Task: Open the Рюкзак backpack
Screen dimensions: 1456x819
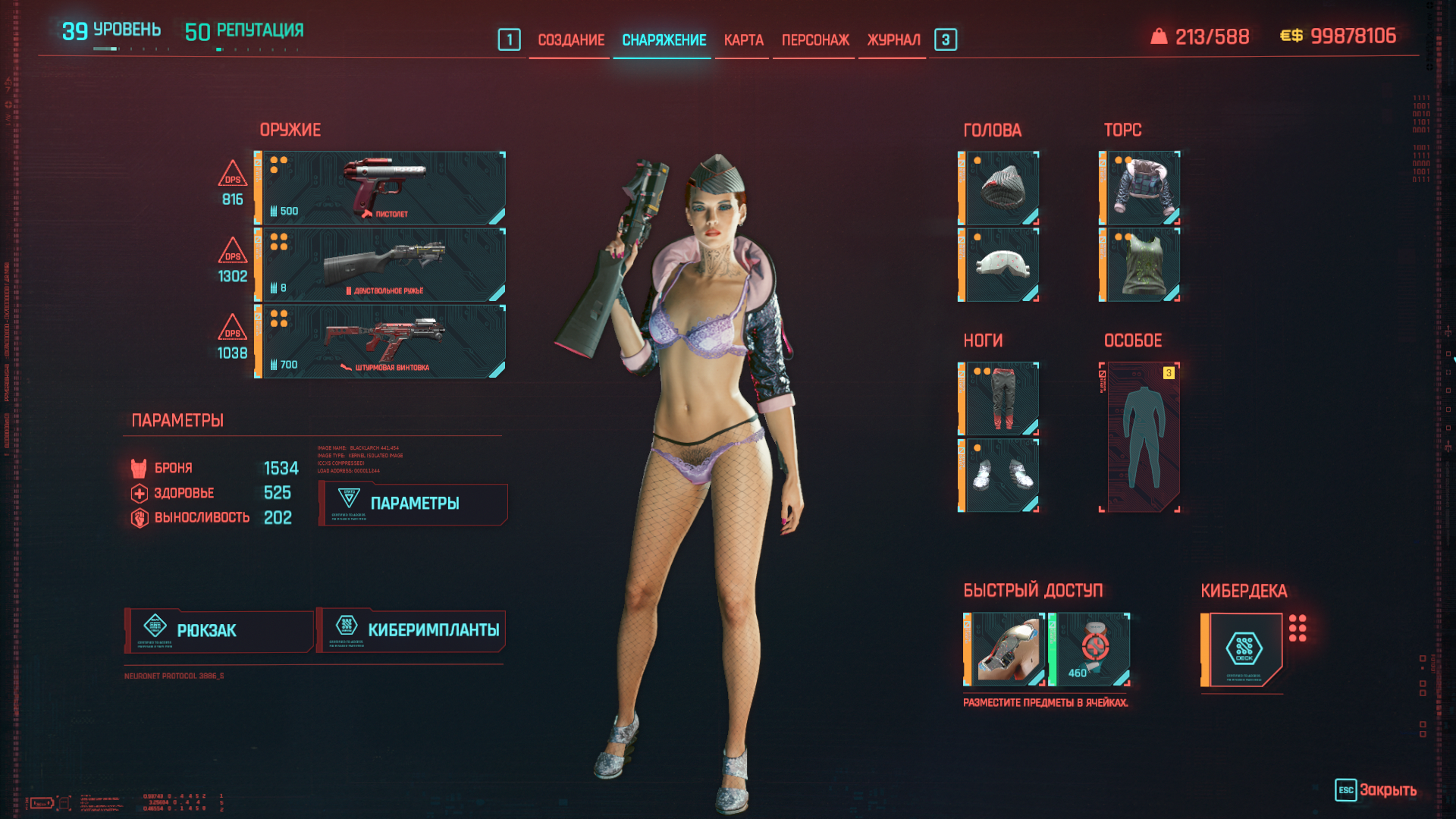Action: pyautogui.click(x=219, y=631)
